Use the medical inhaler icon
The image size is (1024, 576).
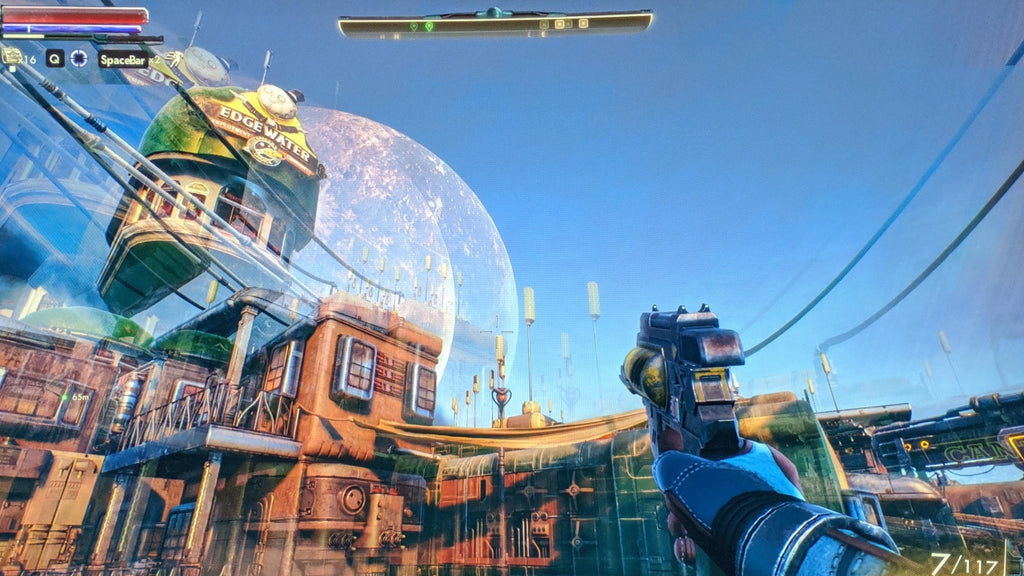(x=12, y=57)
